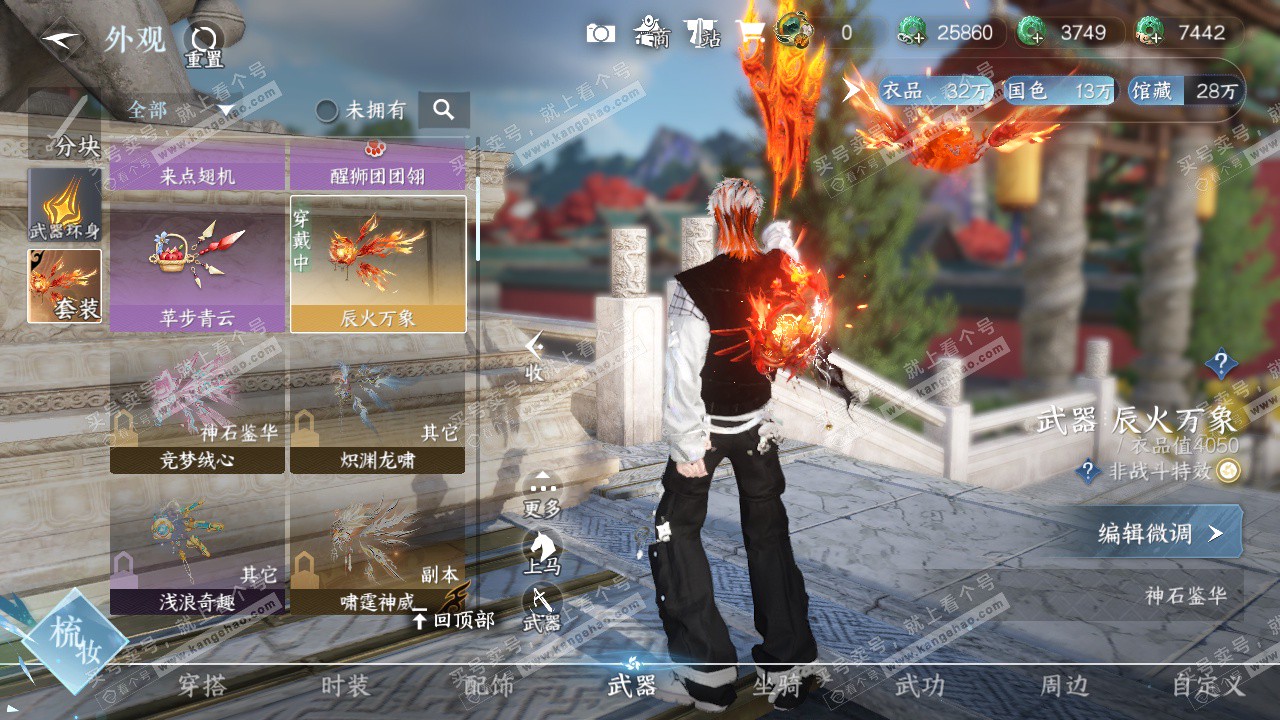Choose the 辰火万象 weapon skin
This screenshot has width=1280, height=720.
[378, 264]
